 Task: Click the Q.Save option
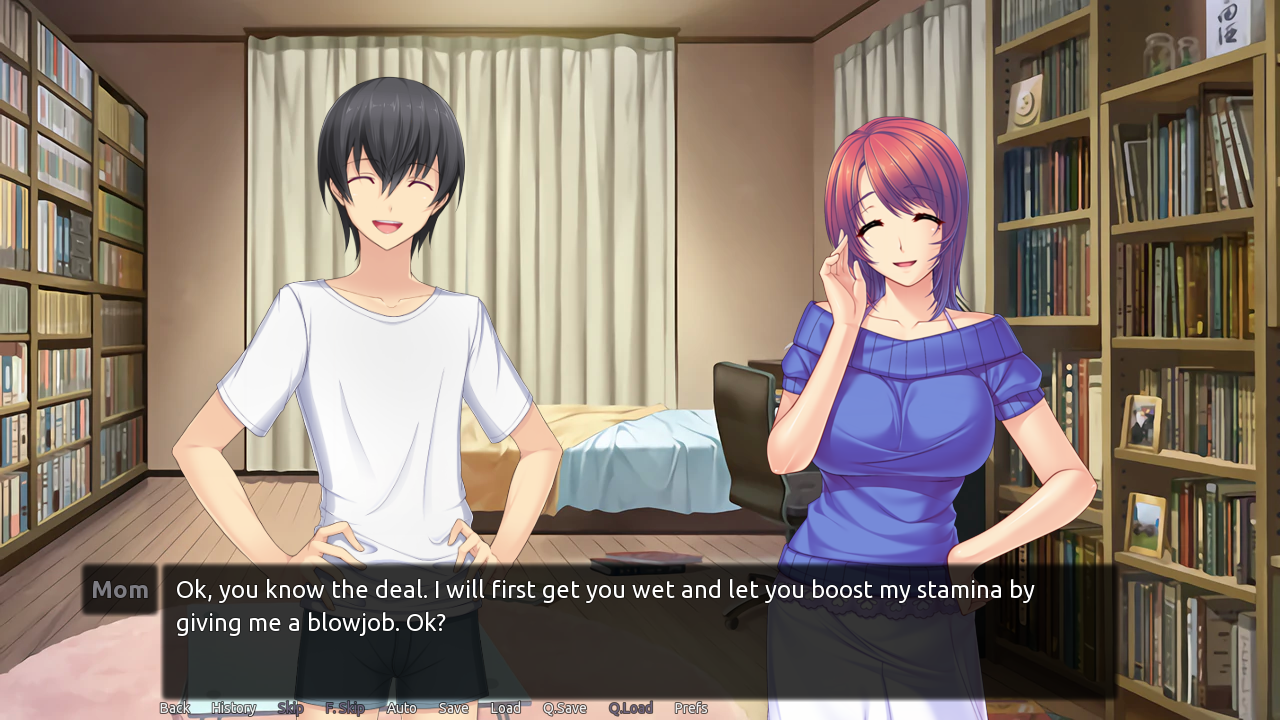pyautogui.click(x=564, y=708)
